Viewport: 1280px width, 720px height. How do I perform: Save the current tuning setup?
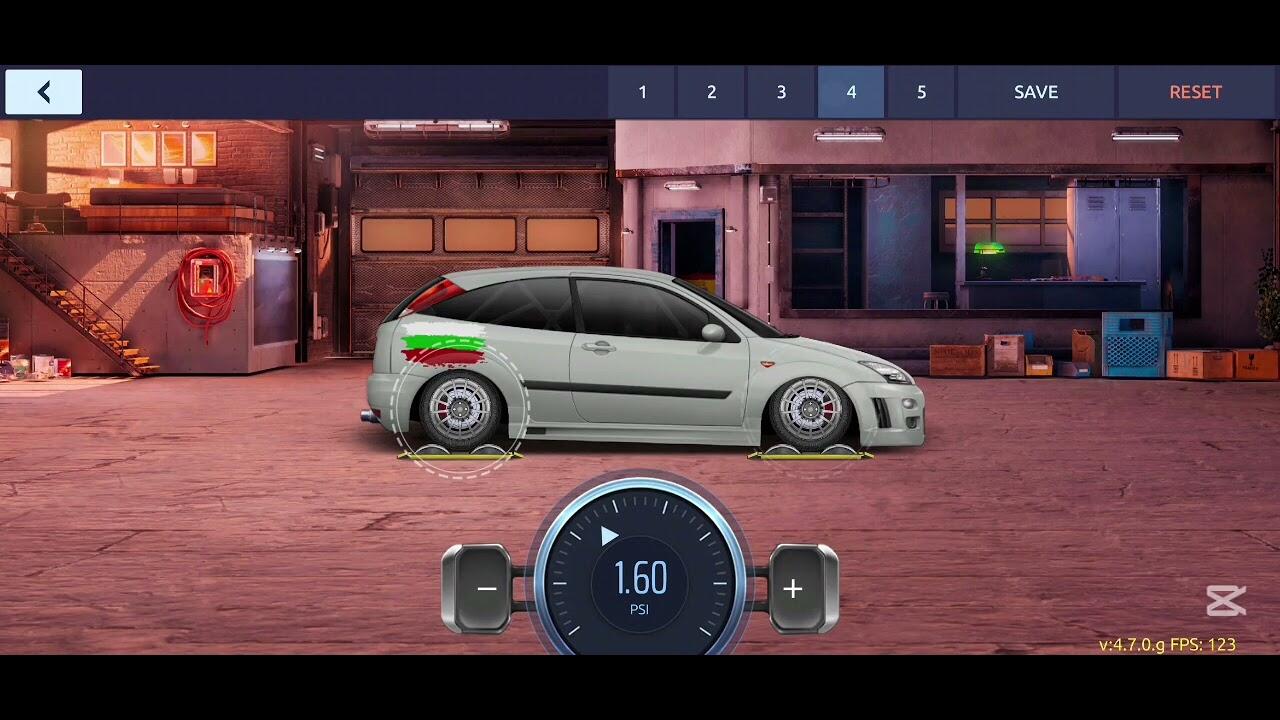(1036, 92)
